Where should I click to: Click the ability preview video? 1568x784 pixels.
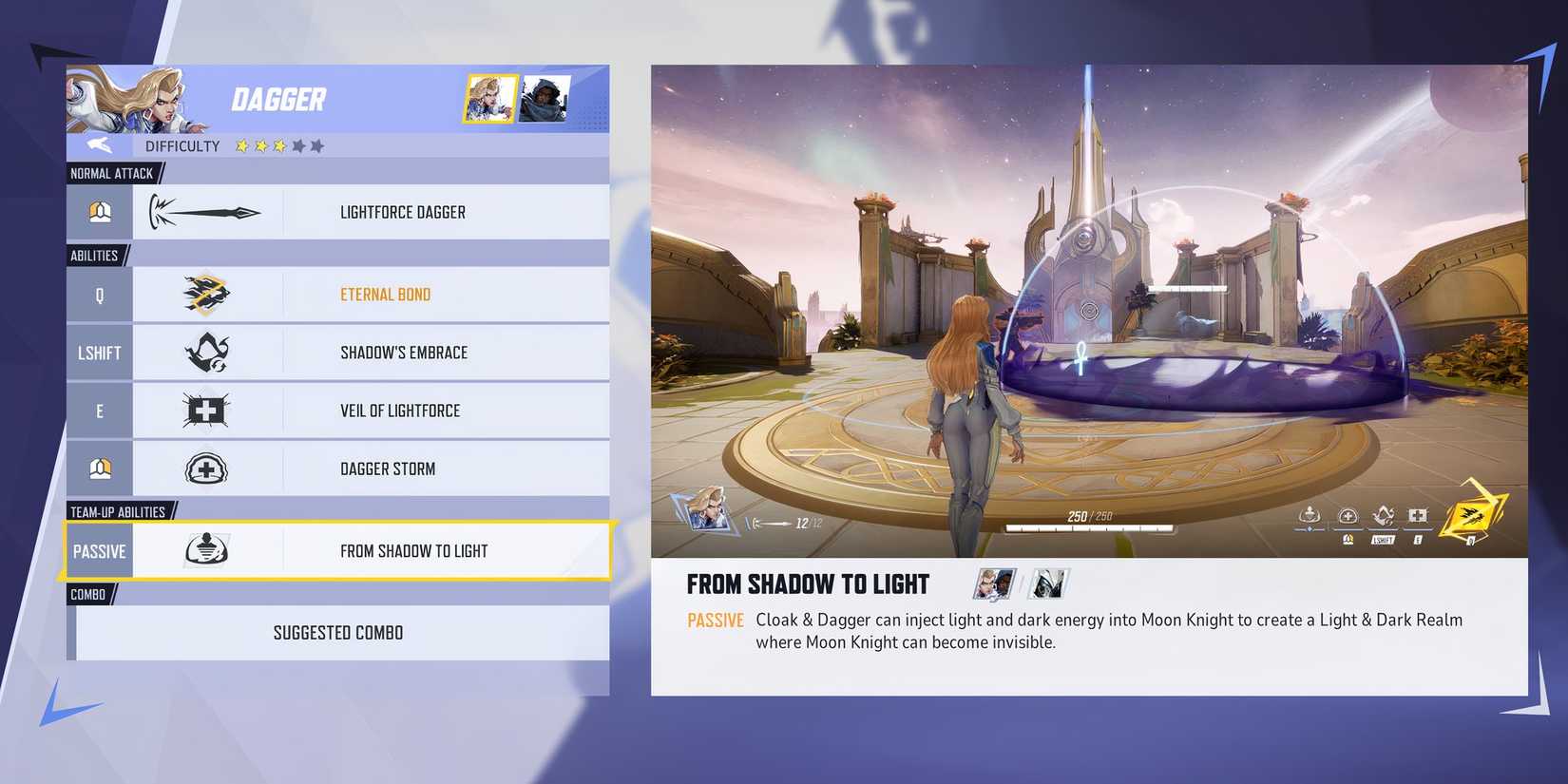[x=1089, y=311]
